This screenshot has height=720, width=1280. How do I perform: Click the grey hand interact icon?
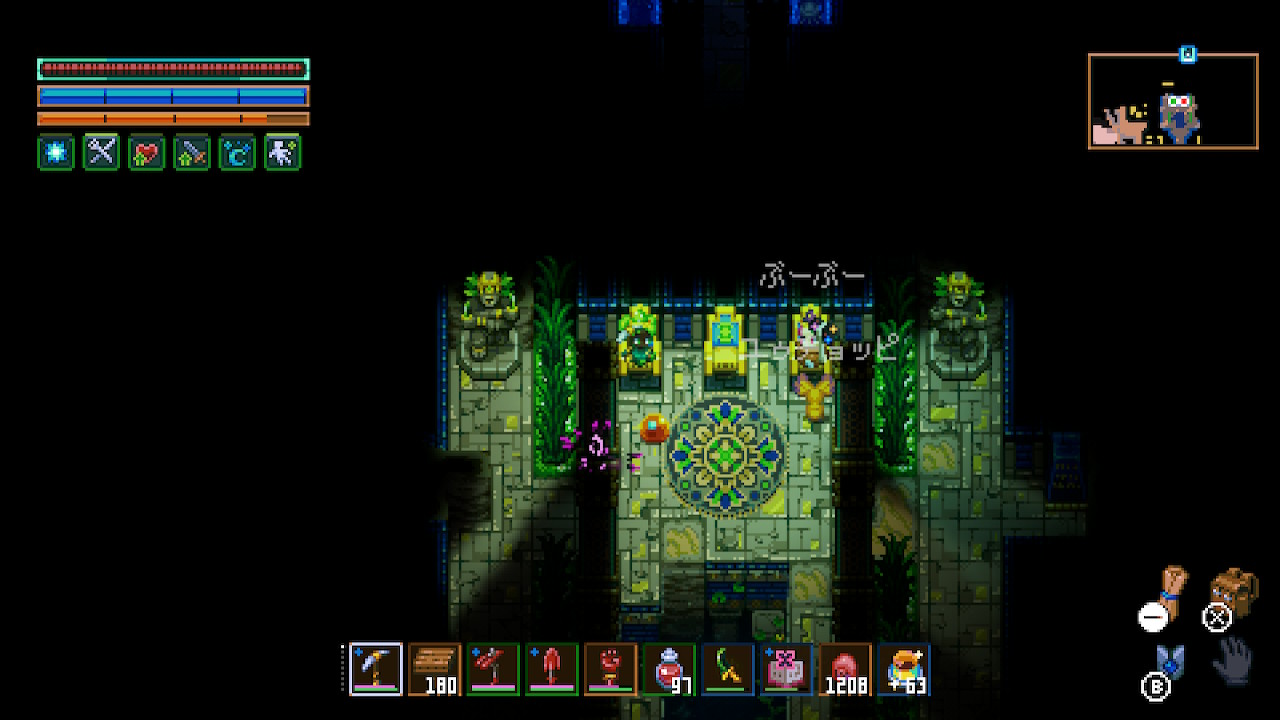click(x=1232, y=660)
